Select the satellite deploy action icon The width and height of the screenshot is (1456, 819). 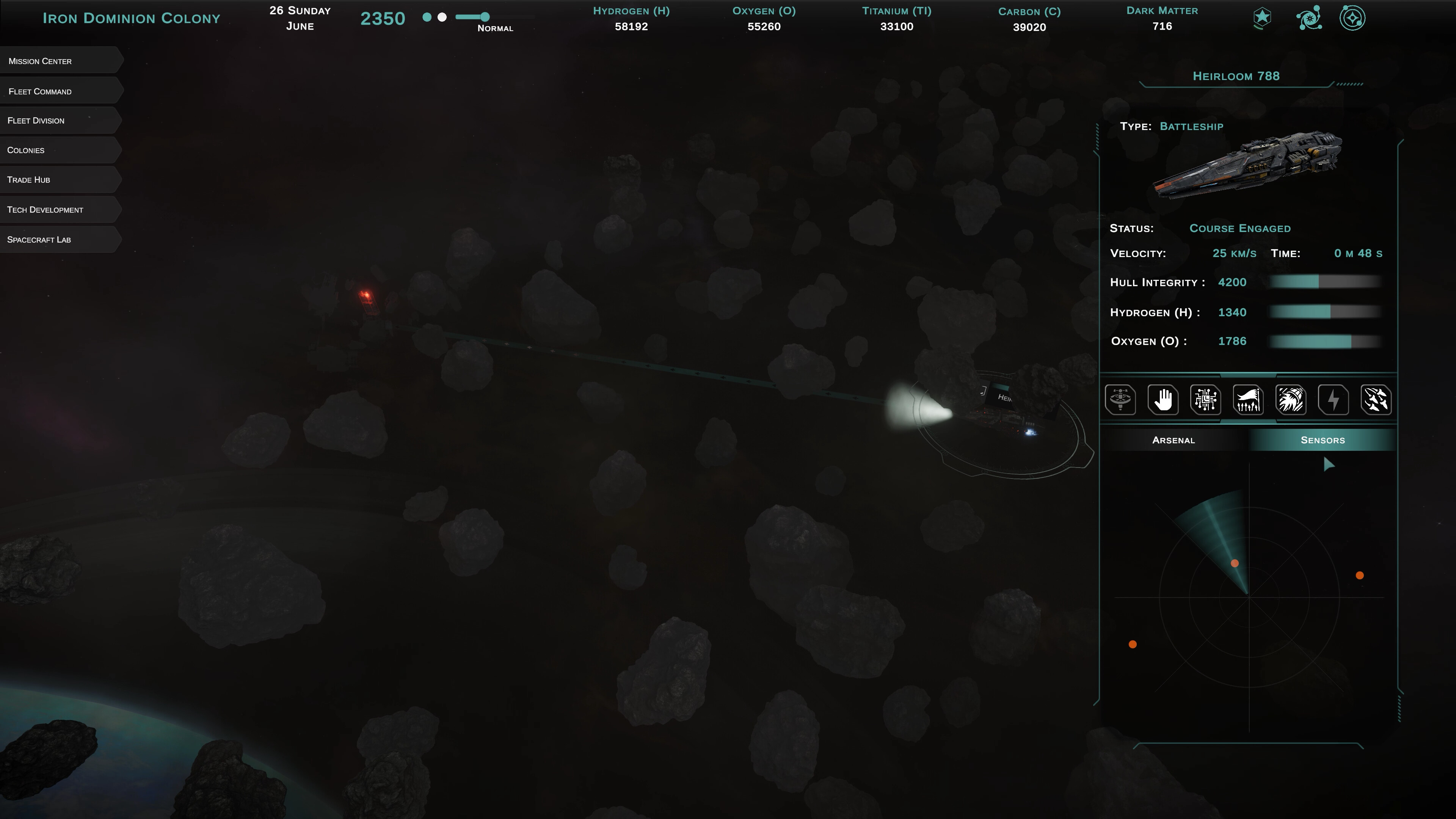[x=1121, y=400]
